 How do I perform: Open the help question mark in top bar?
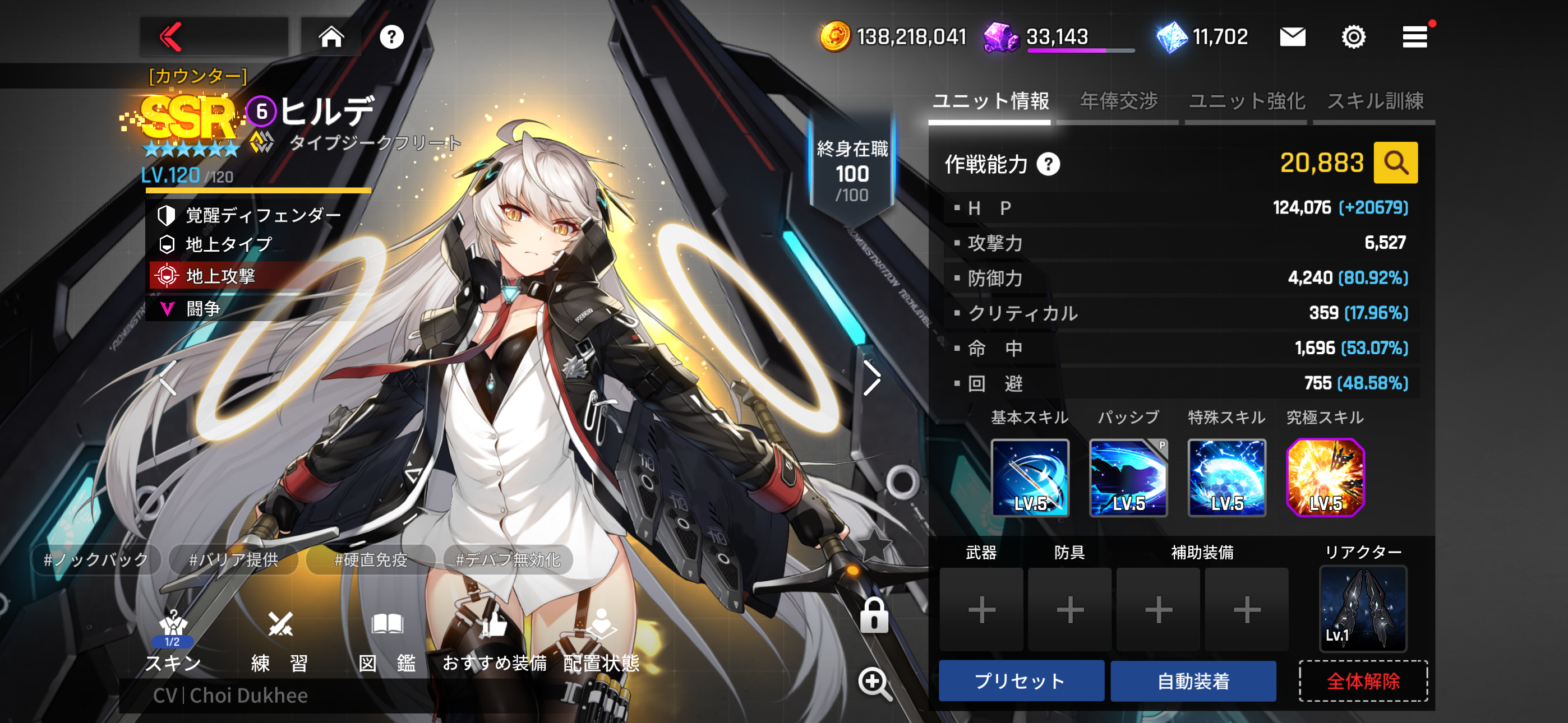pyautogui.click(x=391, y=37)
